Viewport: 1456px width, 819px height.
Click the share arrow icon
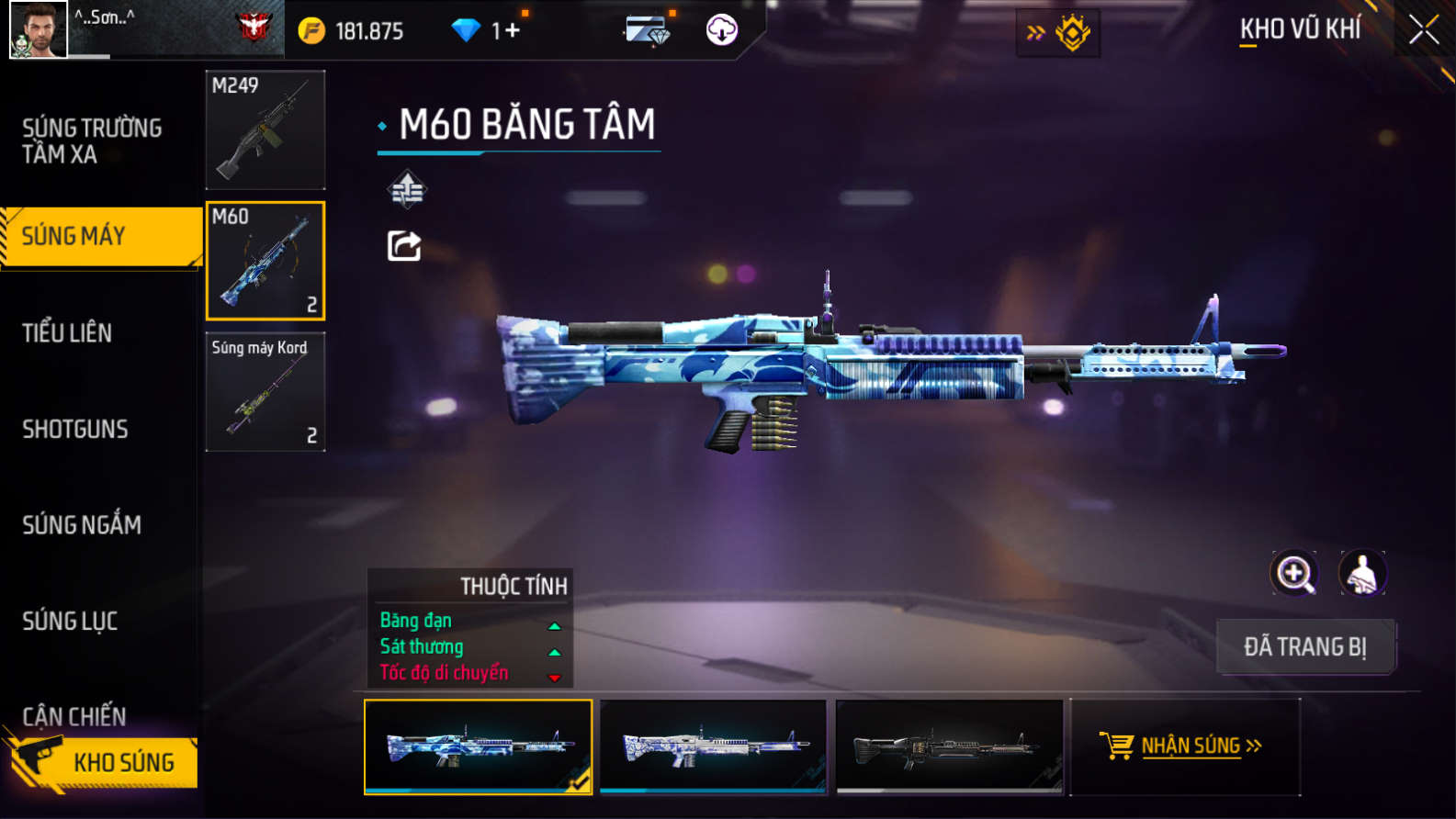[404, 246]
